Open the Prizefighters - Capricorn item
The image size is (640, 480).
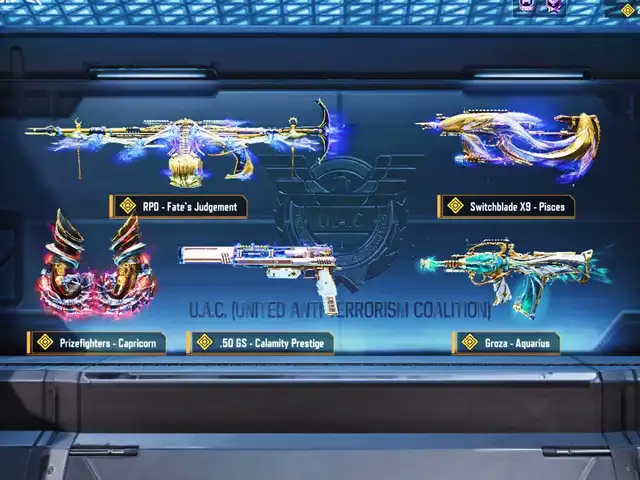click(x=98, y=275)
